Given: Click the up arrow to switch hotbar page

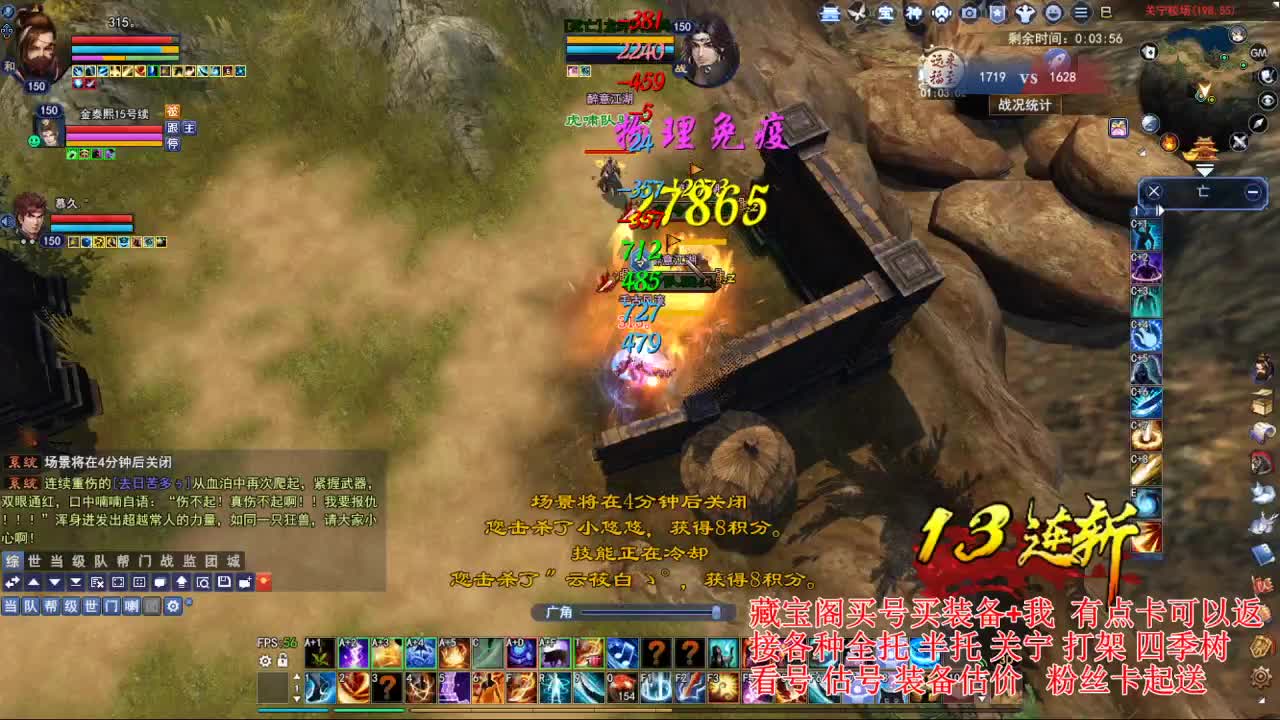Looking at the screenshot, I should point(297,677).
